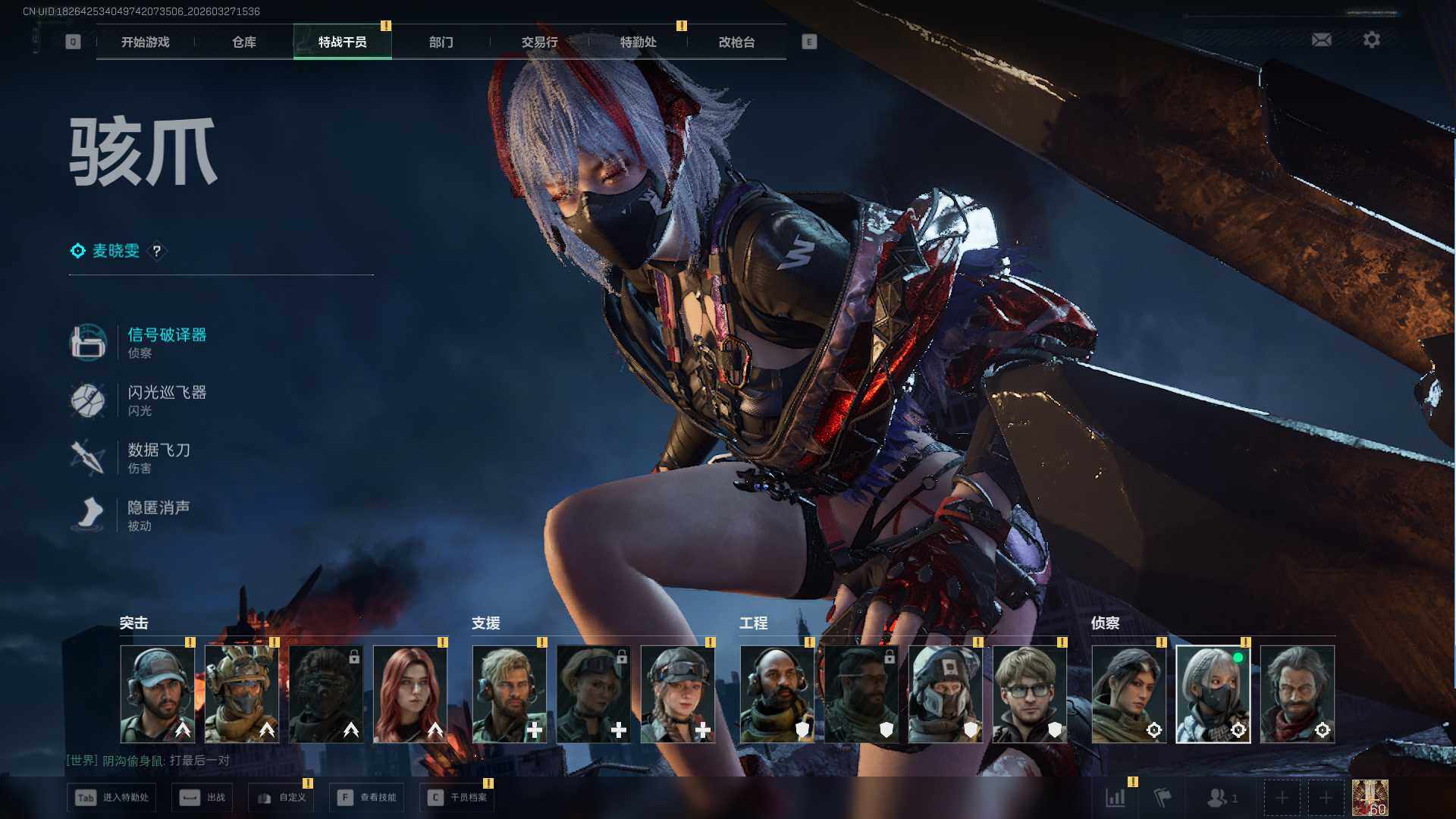The height and width of the screenshot is (819, 1456).
Task: Choose the blonde operator wearing glasses
Action: (x=1029, y=694)
